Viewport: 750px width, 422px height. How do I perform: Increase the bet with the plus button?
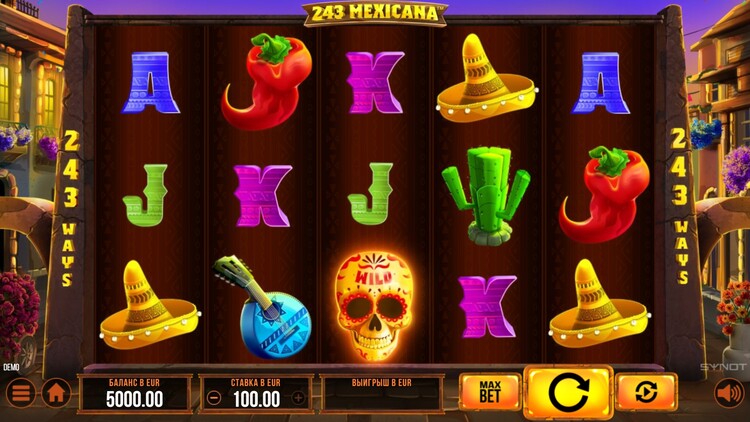click(298, 398)
